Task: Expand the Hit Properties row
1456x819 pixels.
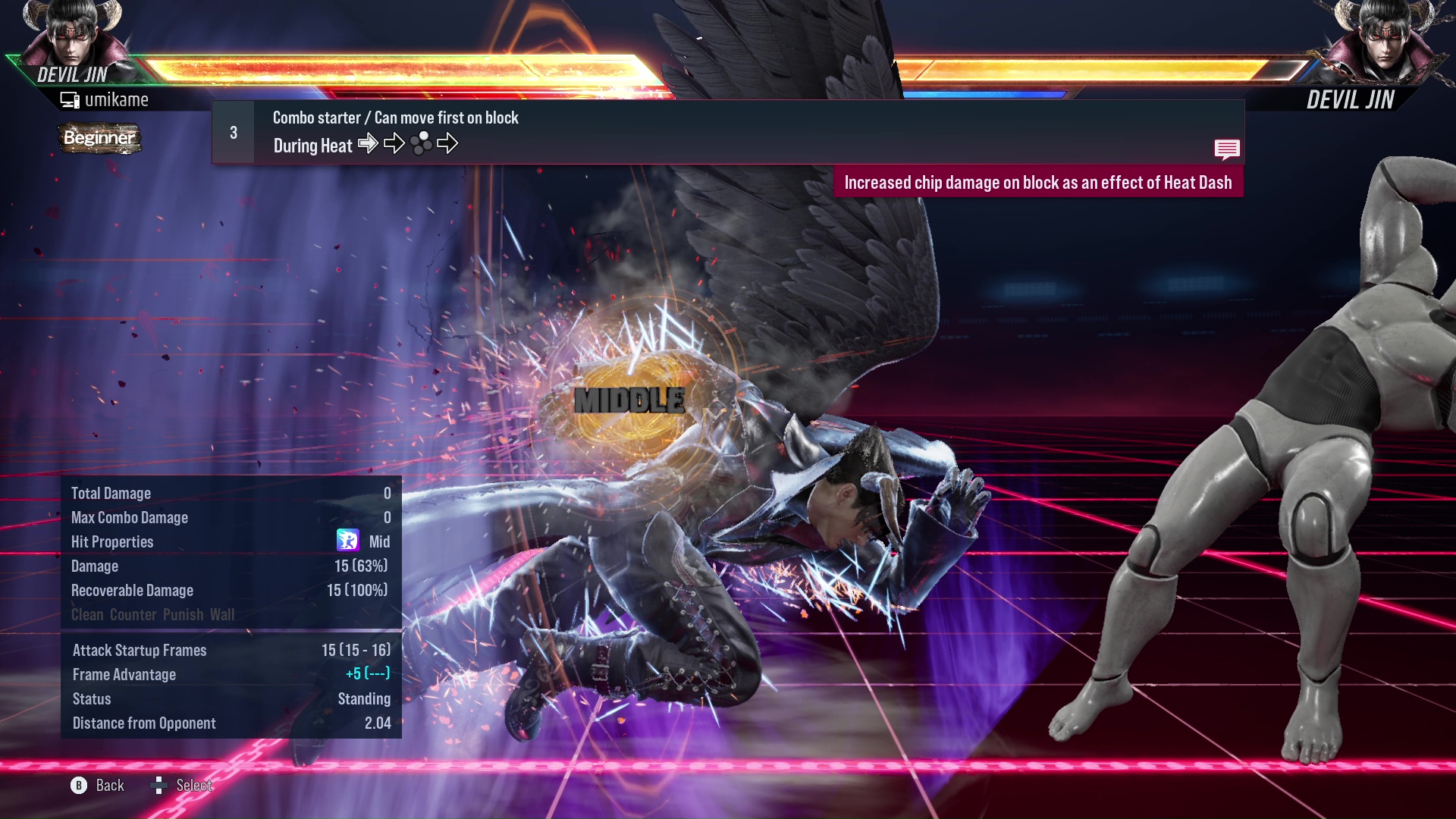Action: [111, 541]
